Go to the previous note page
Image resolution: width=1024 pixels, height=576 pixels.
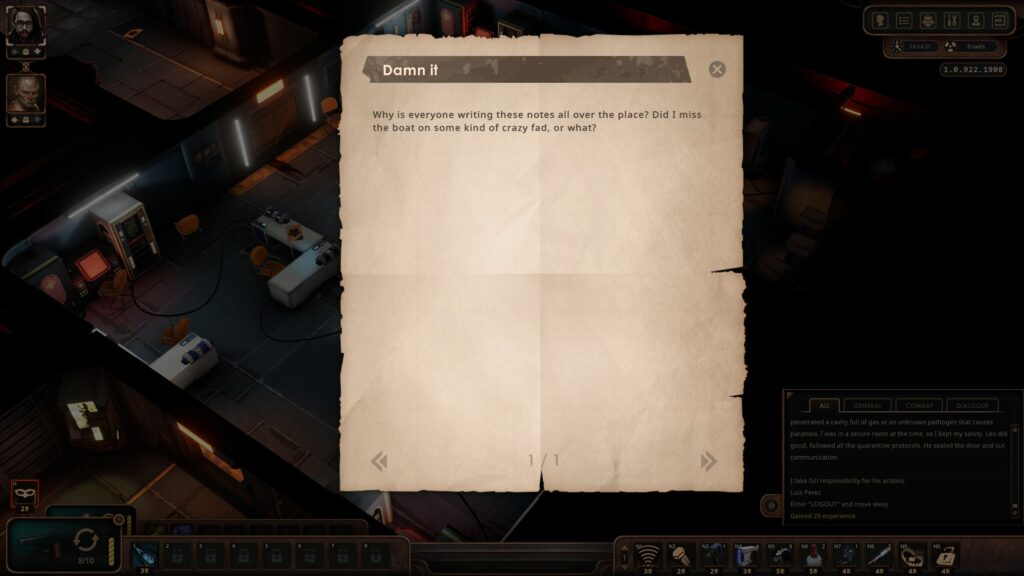click(x=379, y=461)
